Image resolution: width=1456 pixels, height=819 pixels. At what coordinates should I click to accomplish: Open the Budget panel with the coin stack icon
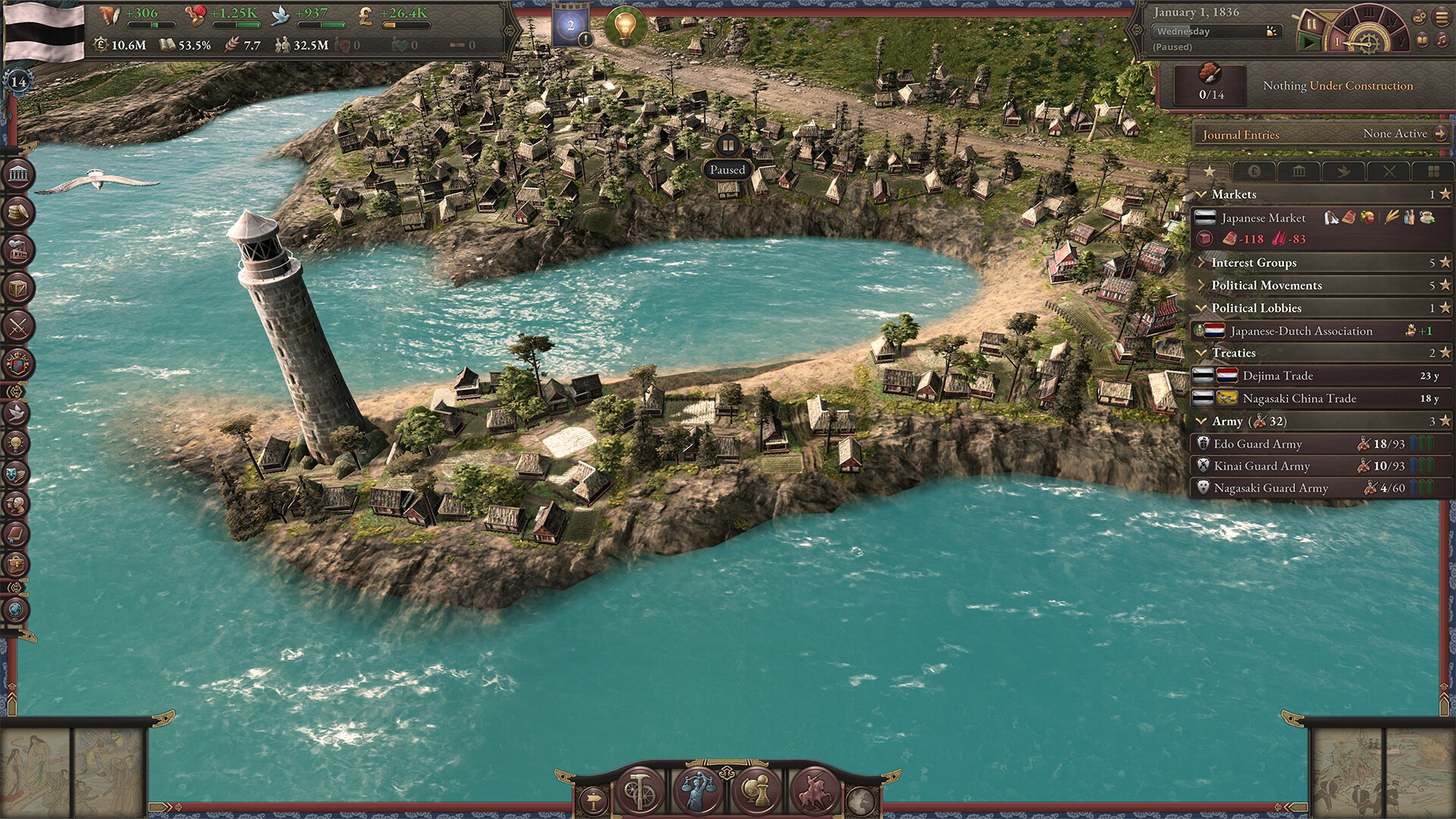pos(18,213)
